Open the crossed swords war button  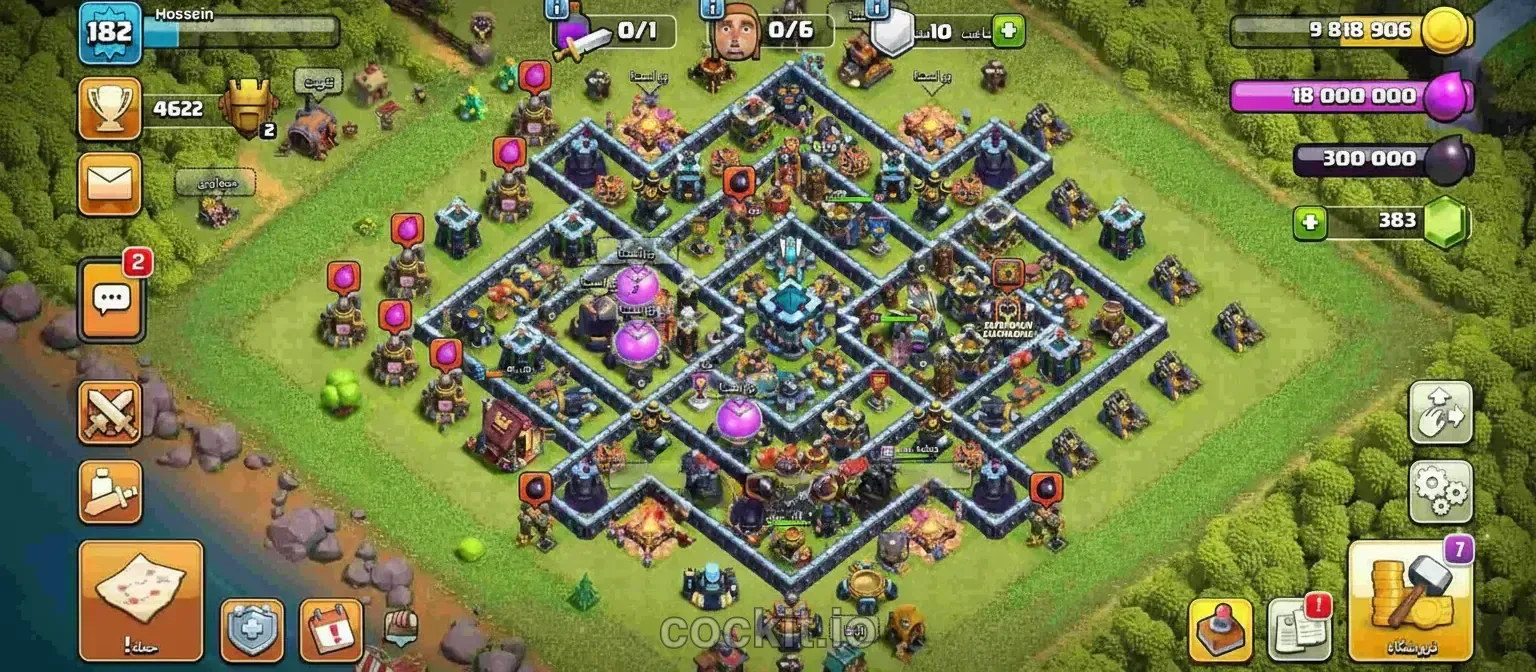point(110,412)
